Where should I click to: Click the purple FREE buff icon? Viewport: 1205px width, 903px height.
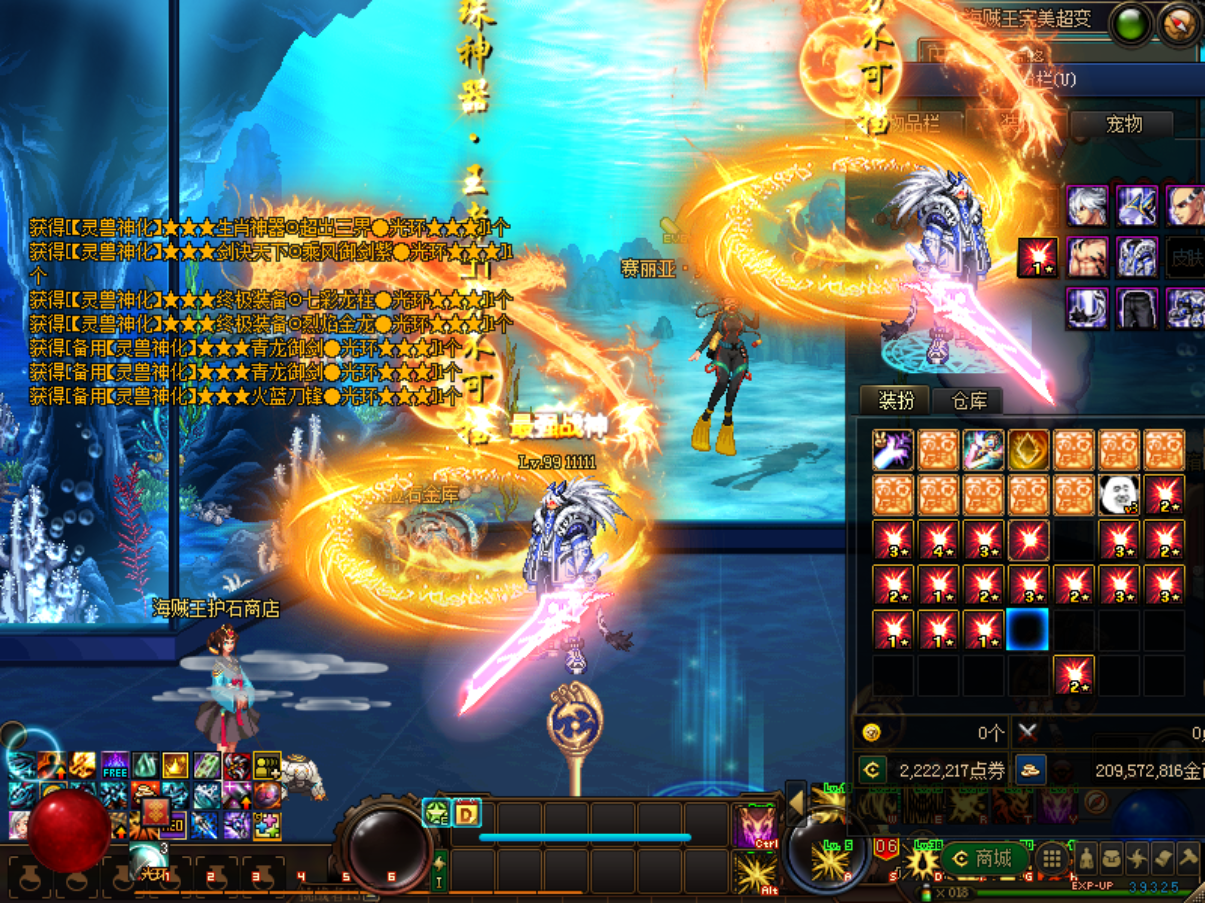pos(115,767)
